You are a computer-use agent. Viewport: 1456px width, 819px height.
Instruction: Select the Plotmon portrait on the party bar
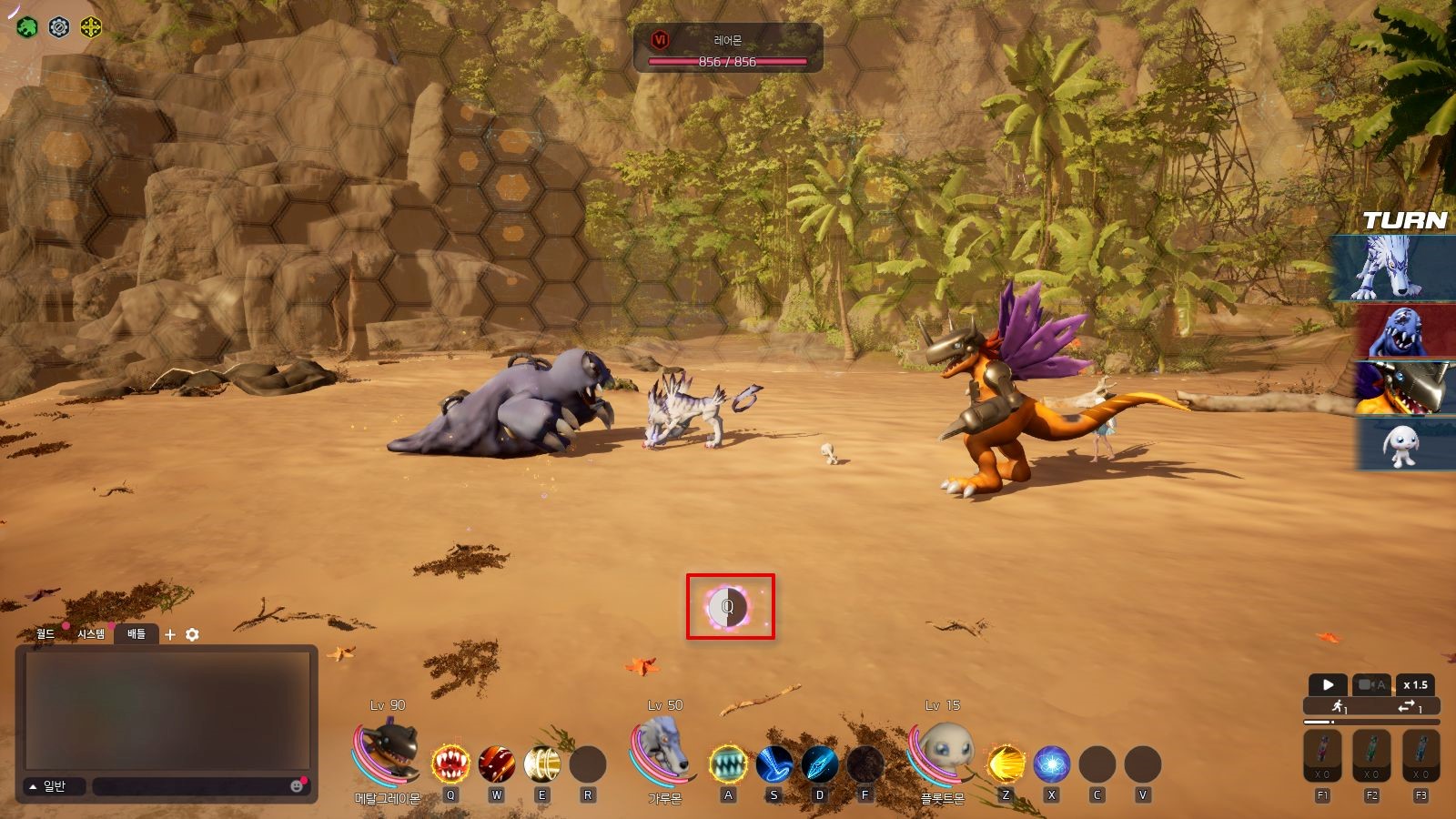pos(943,752)
